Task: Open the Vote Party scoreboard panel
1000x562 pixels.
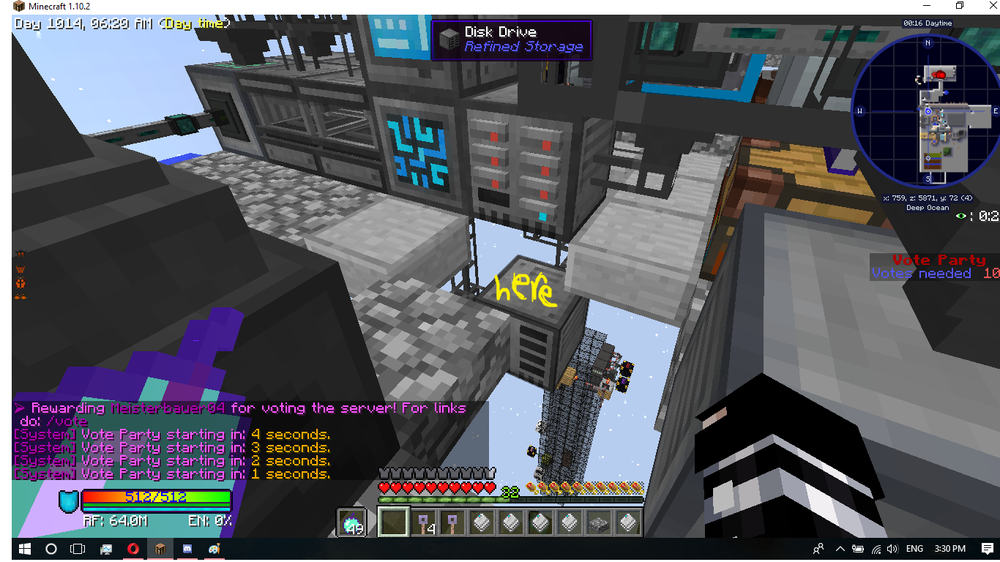Action: click(x=934, y=267)
